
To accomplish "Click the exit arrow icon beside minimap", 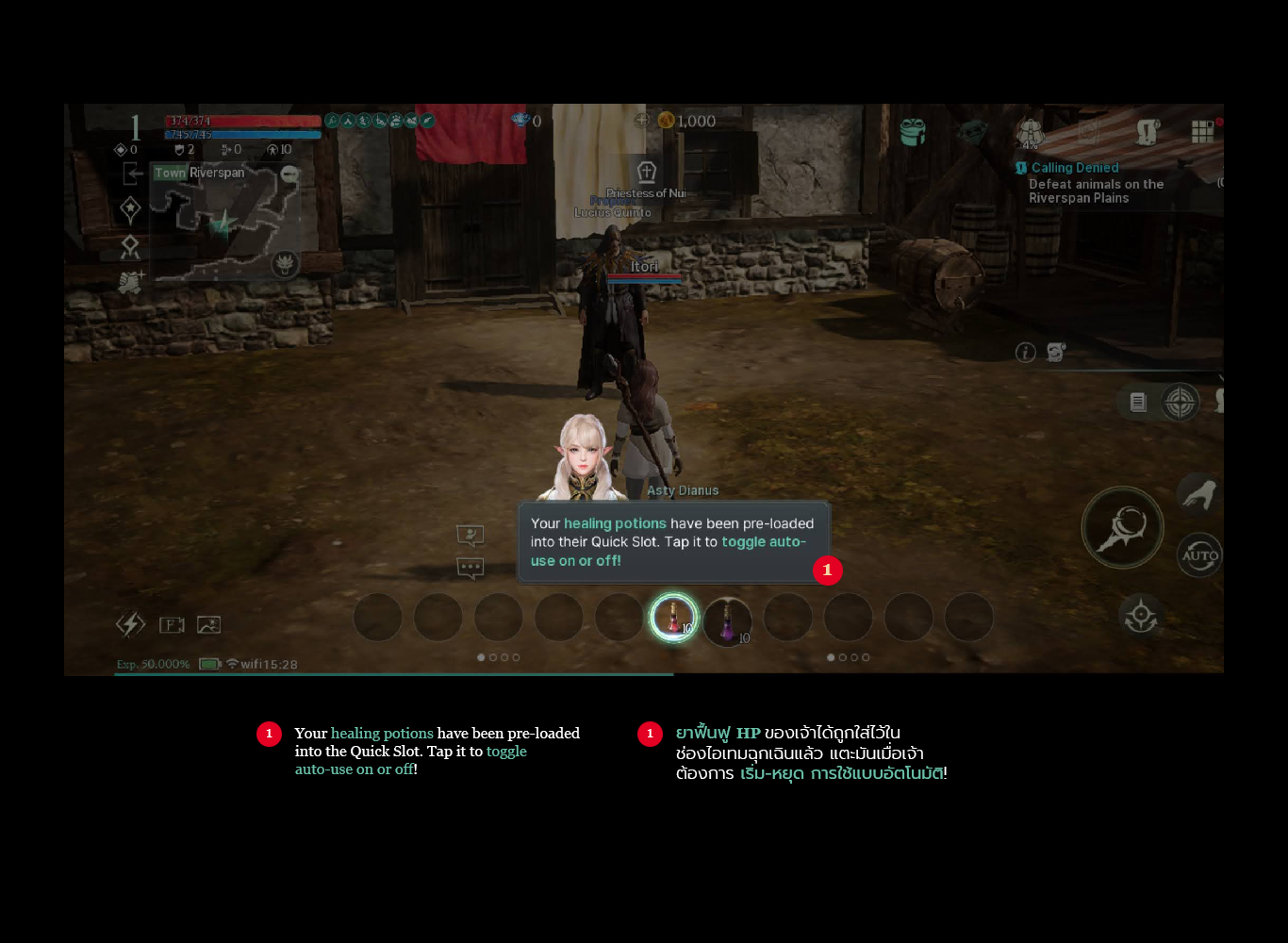I will click(x=132, y=174).
